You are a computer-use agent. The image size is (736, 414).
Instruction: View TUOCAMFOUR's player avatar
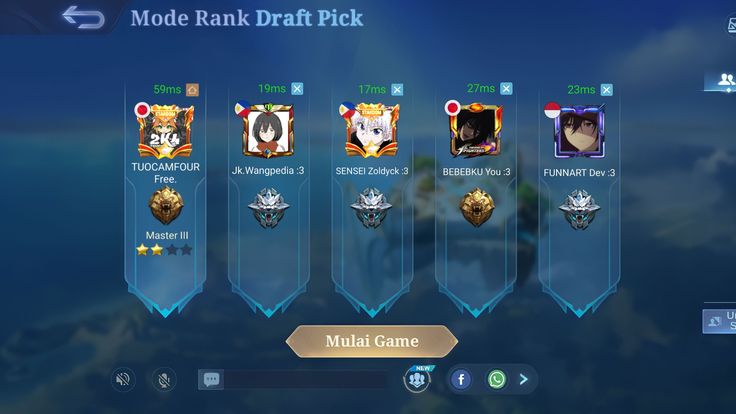click(x=164, y=132)
